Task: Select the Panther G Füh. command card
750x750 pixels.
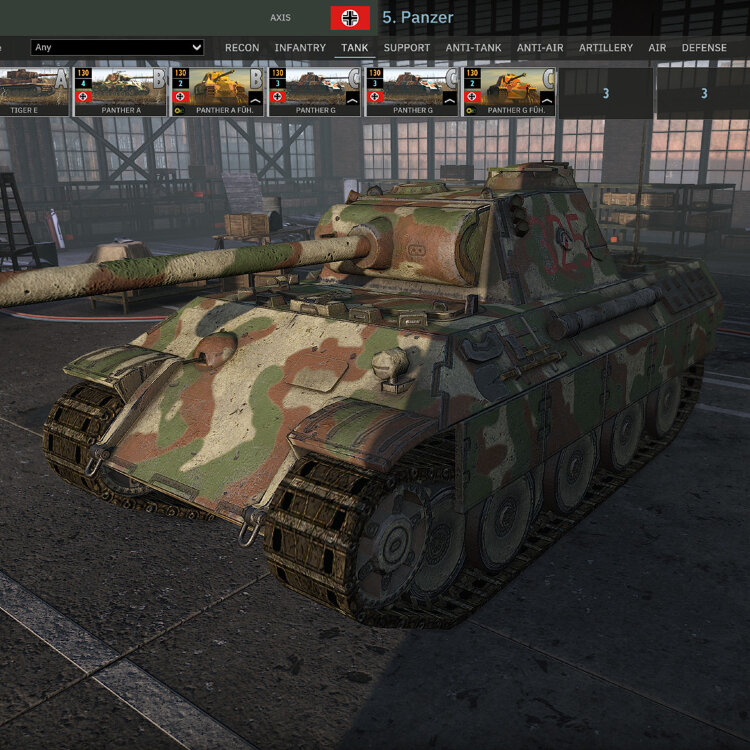Action: click(509, 91)
